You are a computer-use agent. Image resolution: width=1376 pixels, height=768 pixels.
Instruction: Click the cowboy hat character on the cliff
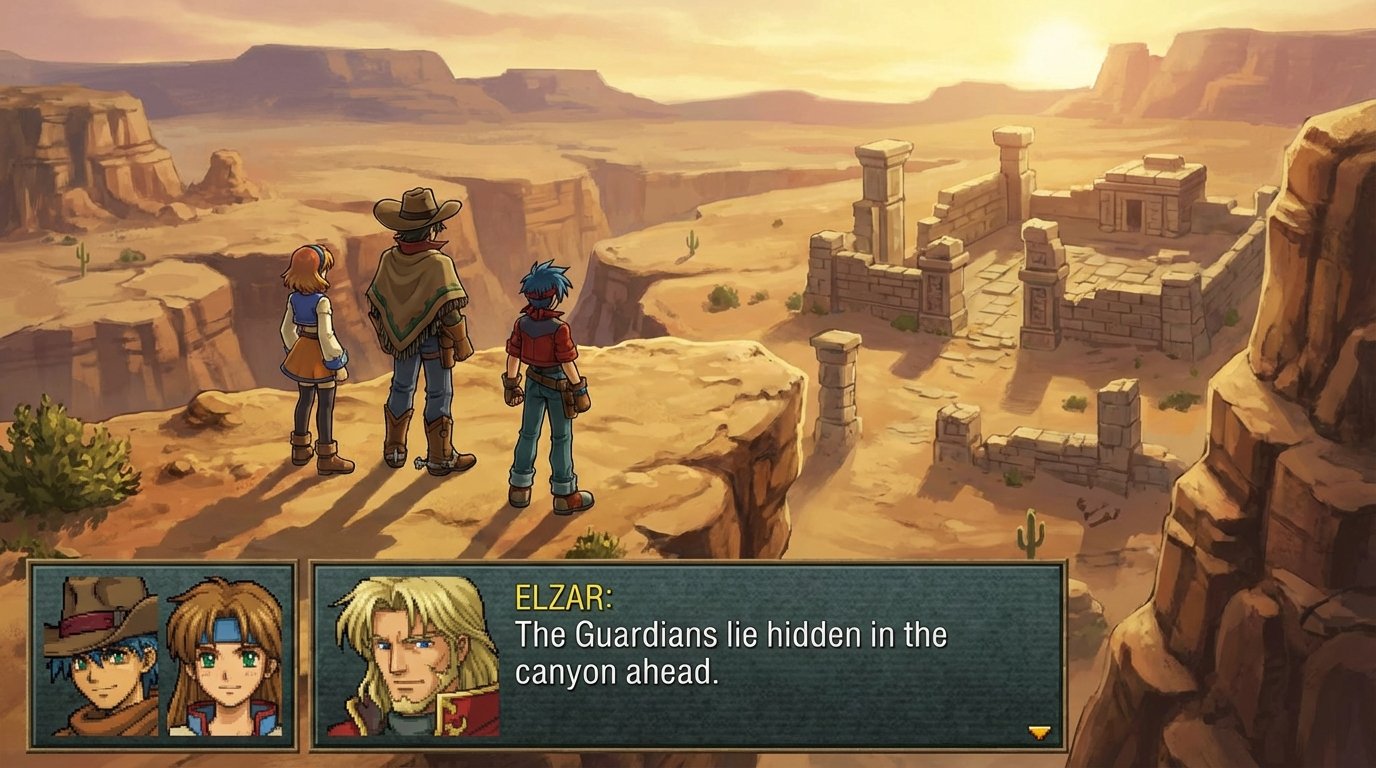420,330
